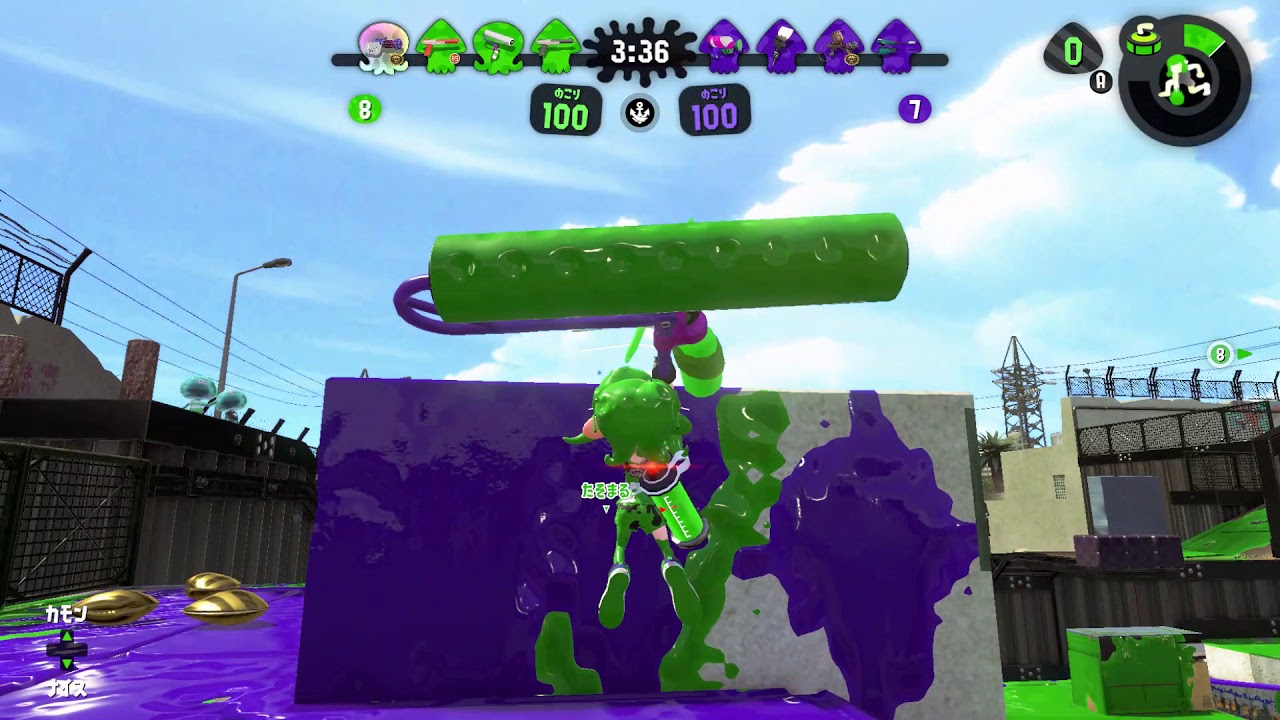Expand the purple team's のこり 100 score panel
The height and width of the screenshot is (720, 1280).
(x=714, y=108)
